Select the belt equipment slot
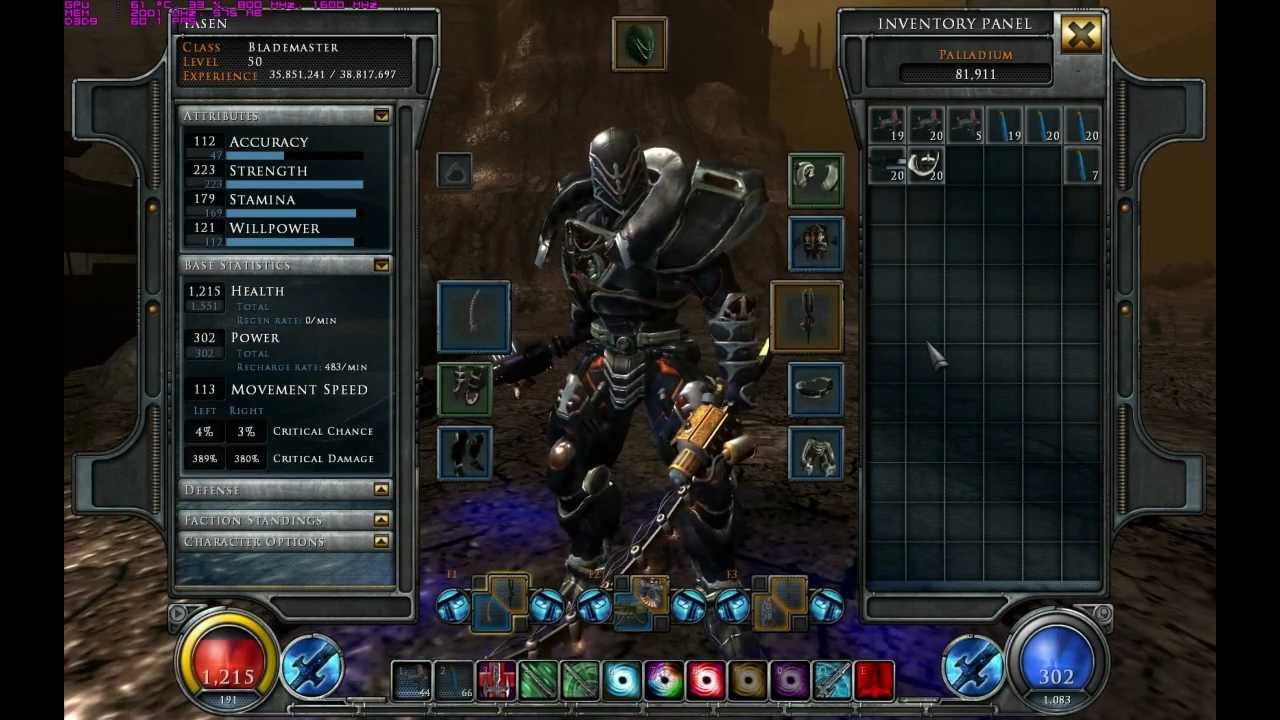The height and width of the screenshot is (720, 1280). tap(815, 389)
